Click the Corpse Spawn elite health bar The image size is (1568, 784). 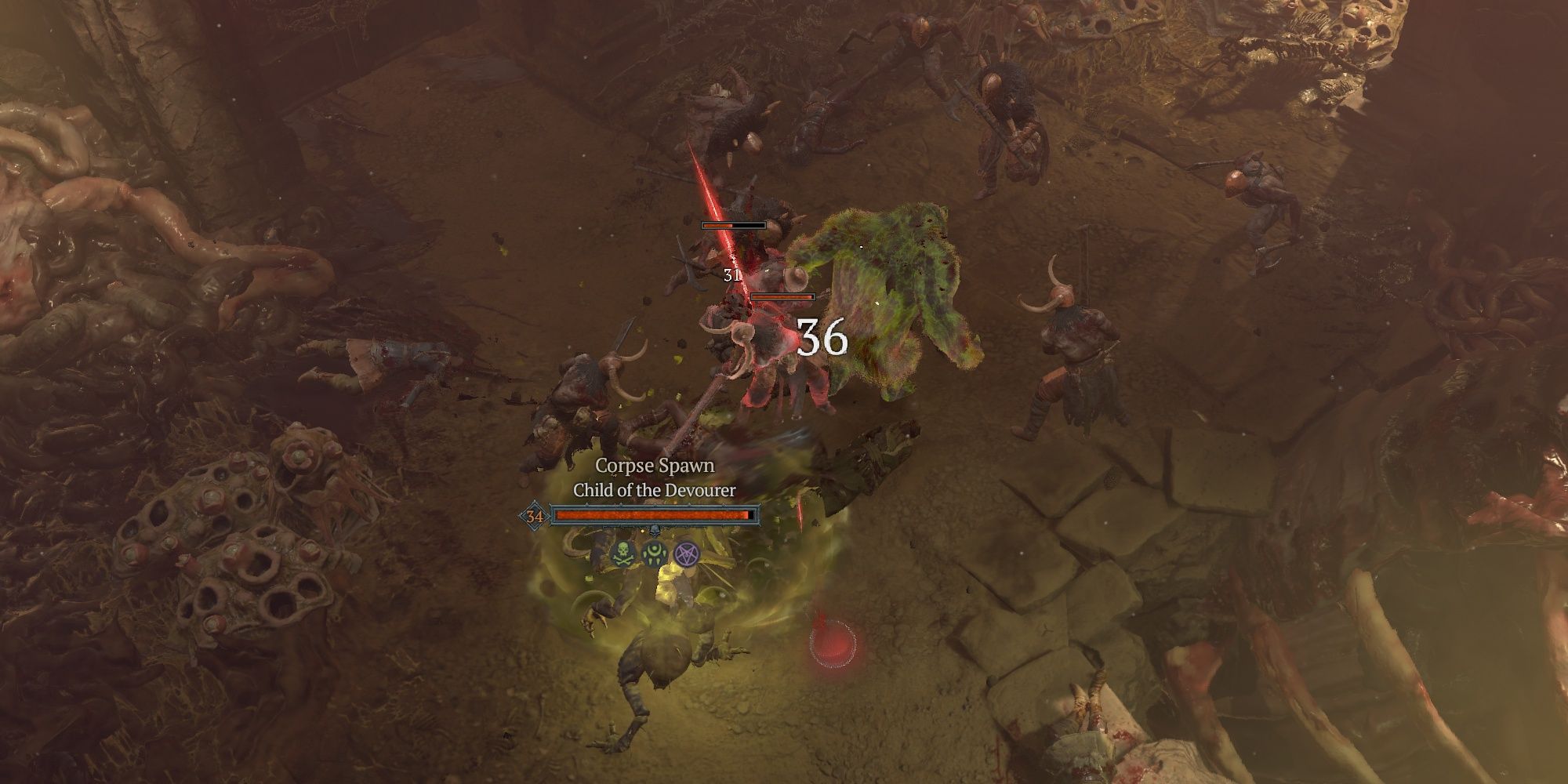[651, 514]
